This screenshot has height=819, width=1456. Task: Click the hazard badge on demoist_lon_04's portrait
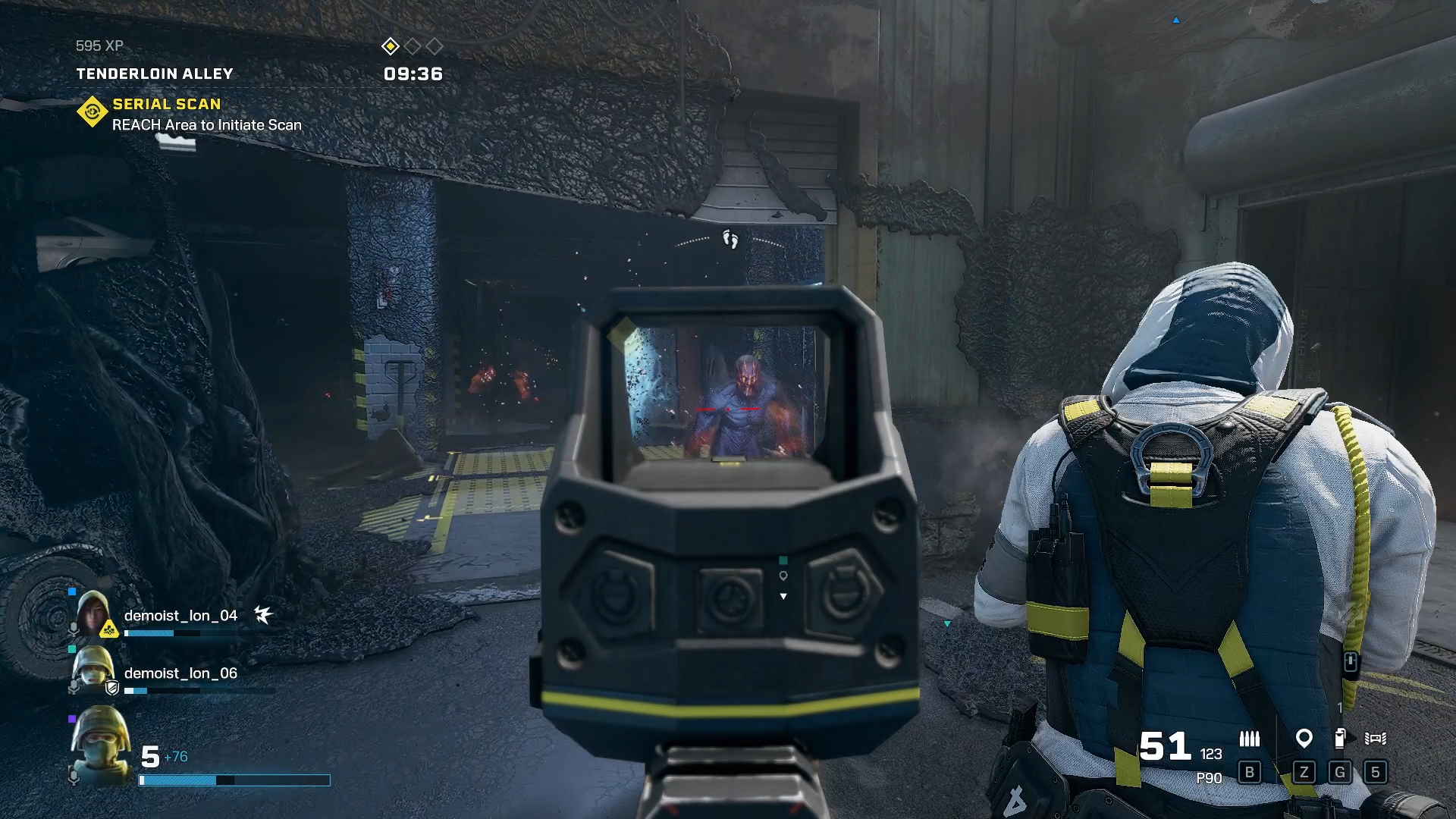tap(109, 629)
